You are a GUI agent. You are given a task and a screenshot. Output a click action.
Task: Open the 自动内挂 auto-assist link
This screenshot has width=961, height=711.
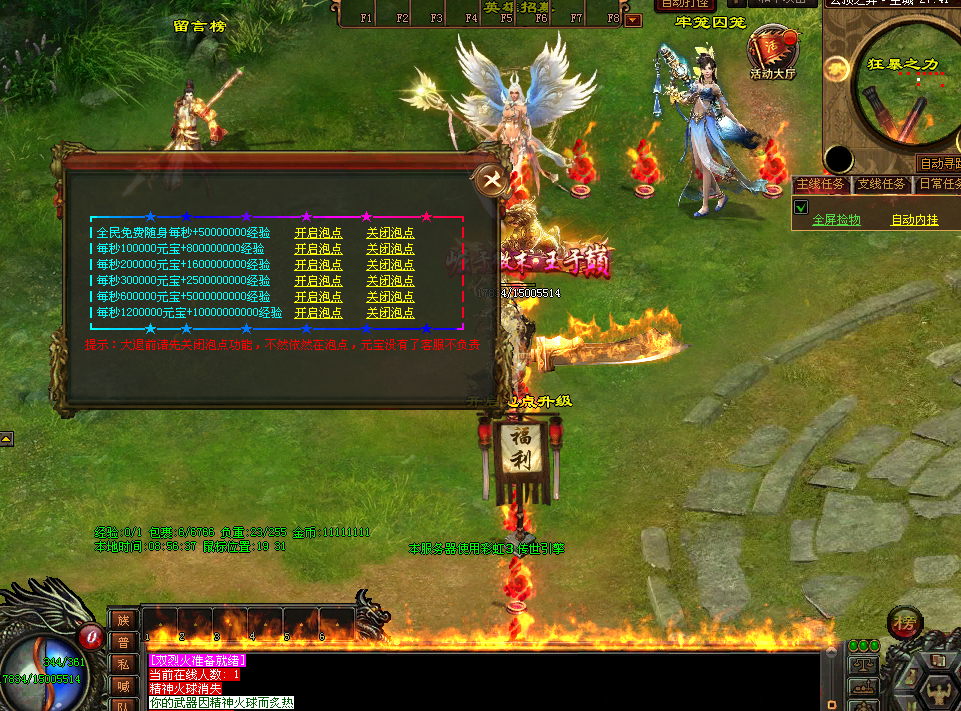[914, 220]
